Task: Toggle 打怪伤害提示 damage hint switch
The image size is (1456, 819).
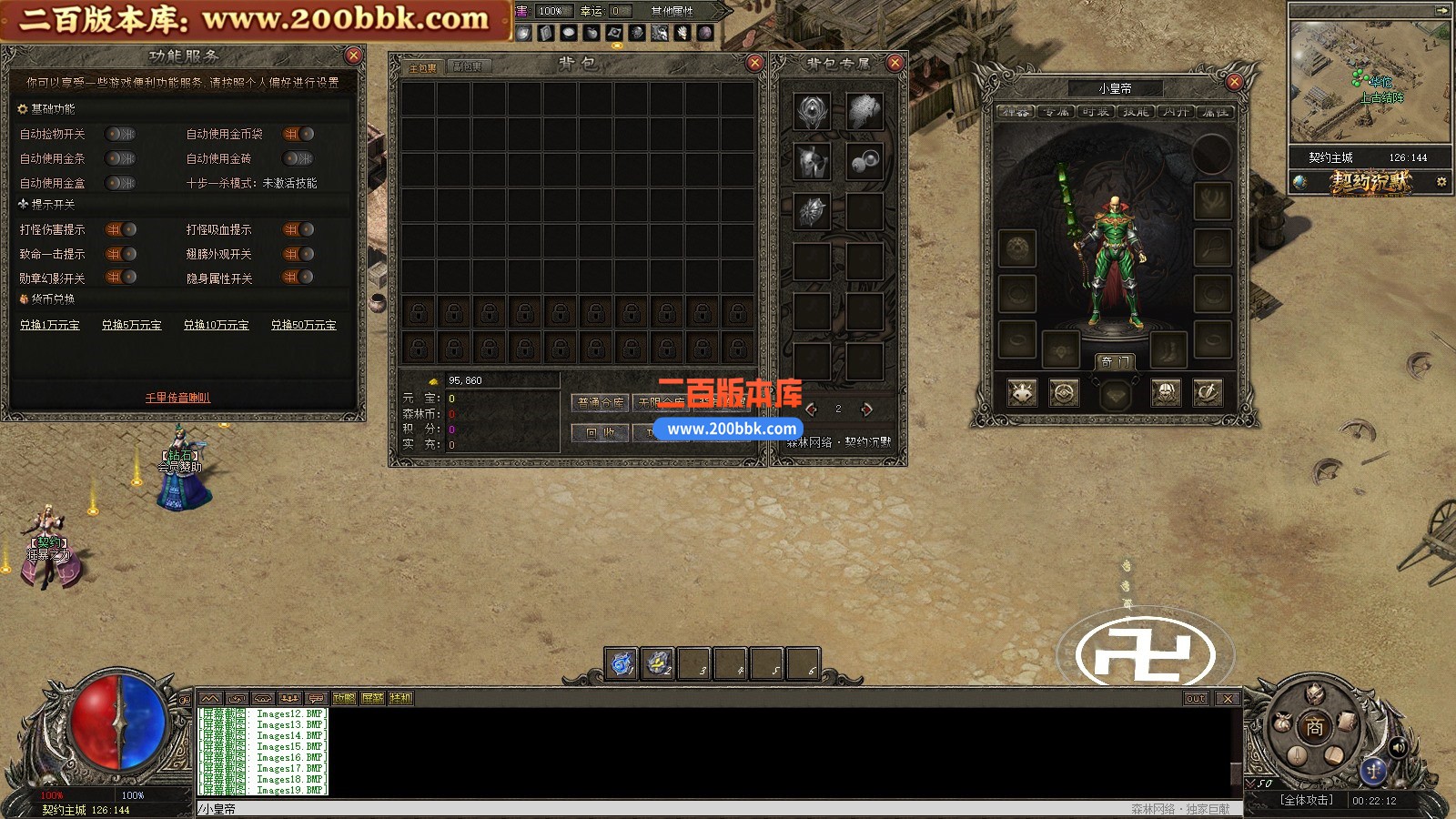Action: [120, 229]
